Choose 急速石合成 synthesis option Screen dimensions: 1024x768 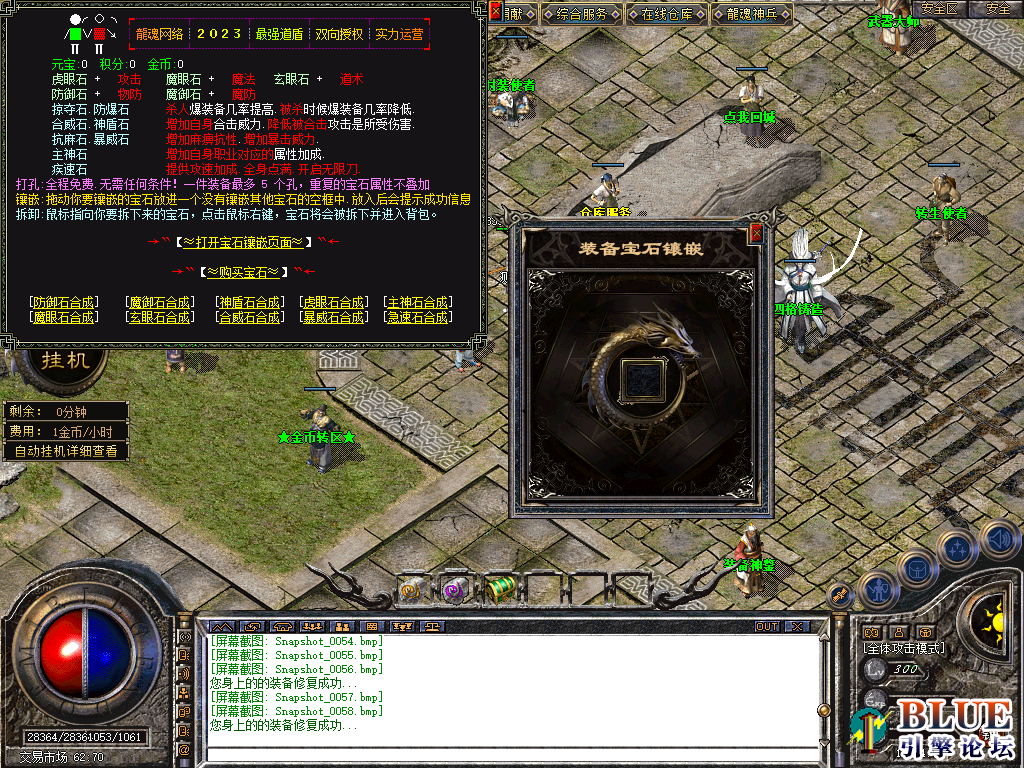pyautogui.click(x=418, y=317)
